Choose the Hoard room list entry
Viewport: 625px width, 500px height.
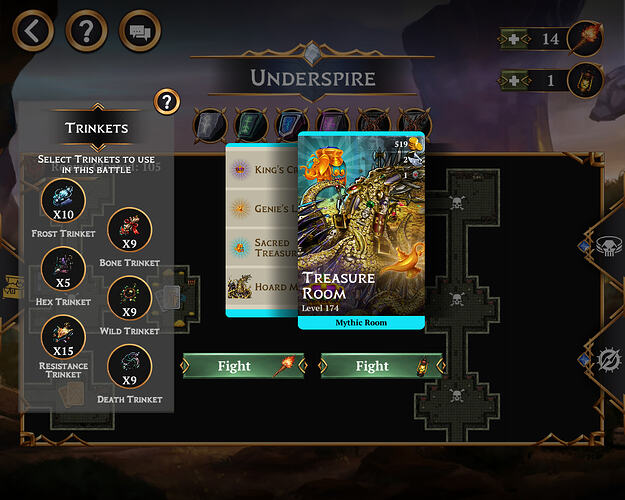(262, 288)
